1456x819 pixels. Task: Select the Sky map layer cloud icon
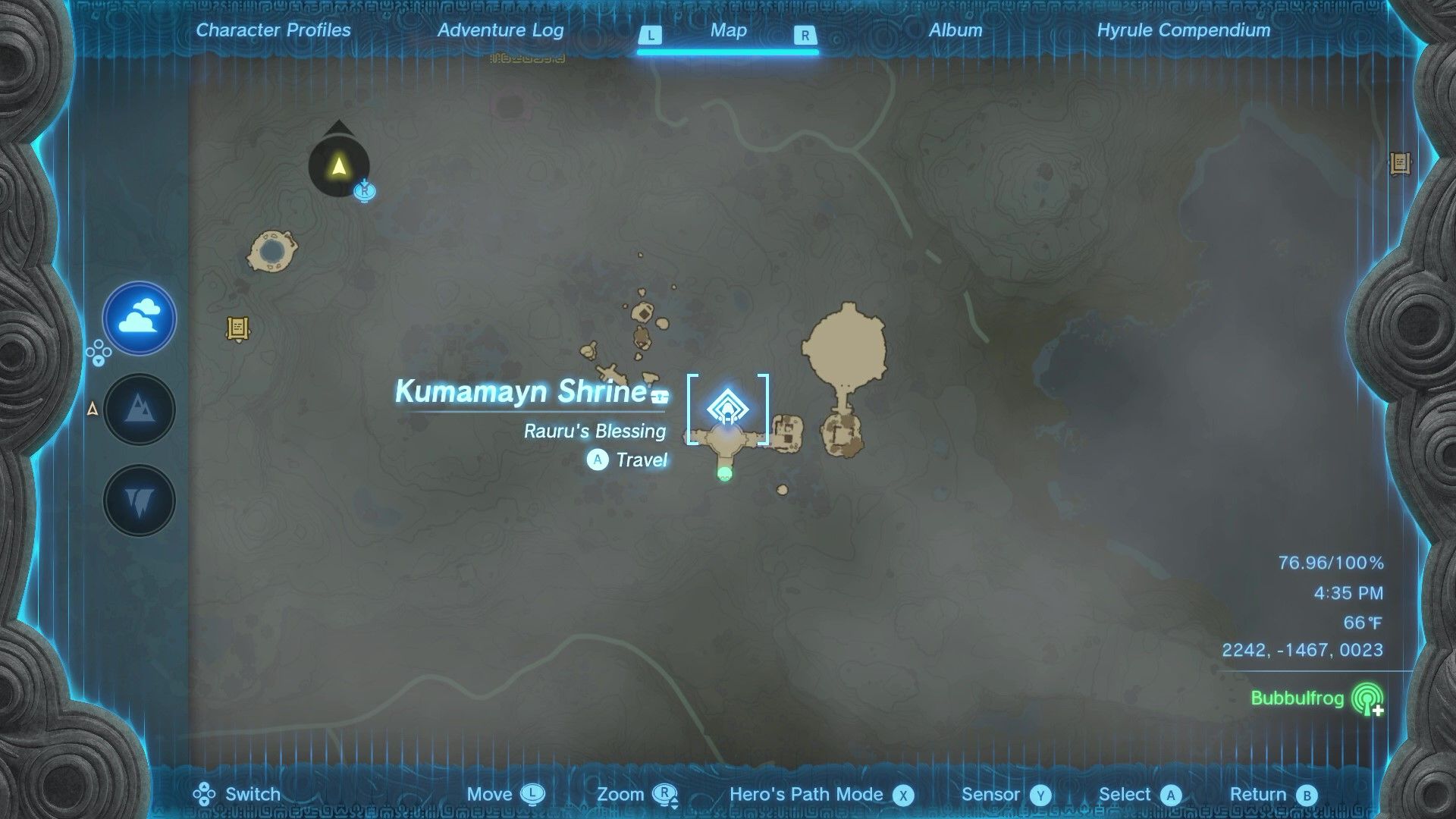(139, 319)
